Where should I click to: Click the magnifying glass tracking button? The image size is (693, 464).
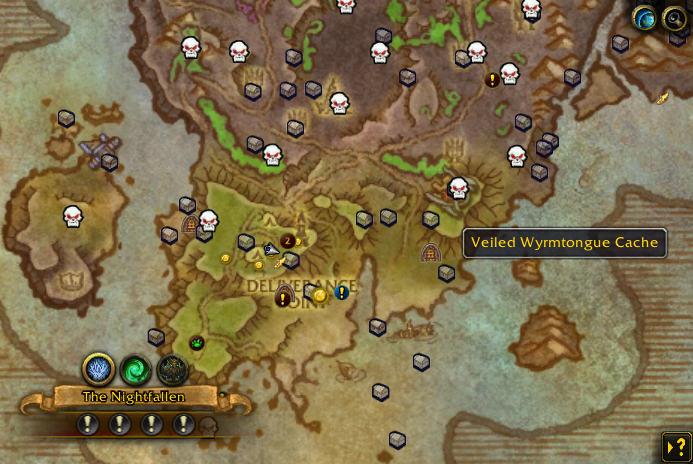click(x=673, y=17)
